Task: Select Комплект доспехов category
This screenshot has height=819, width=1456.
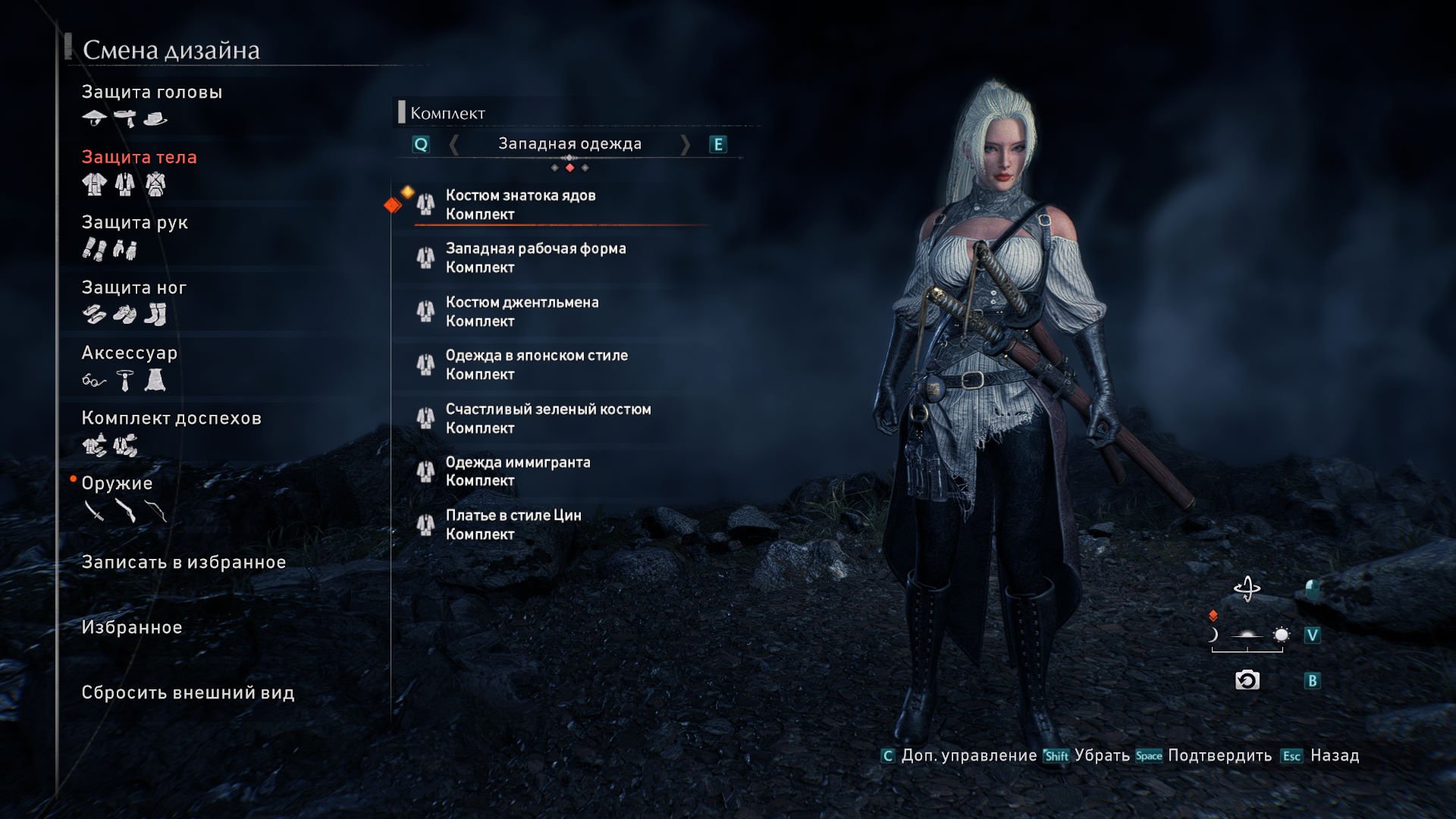Action: (171, 419)
